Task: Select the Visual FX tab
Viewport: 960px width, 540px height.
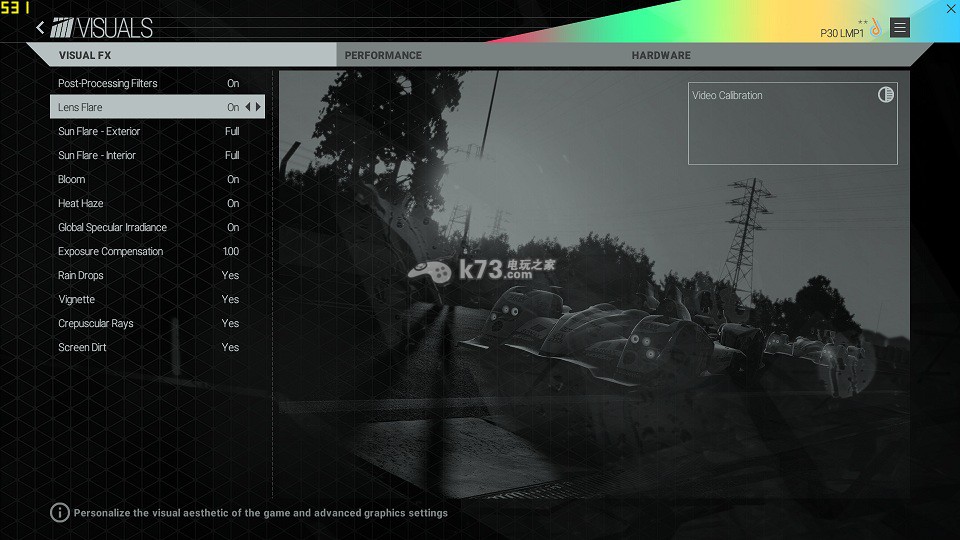Action: 85,55
